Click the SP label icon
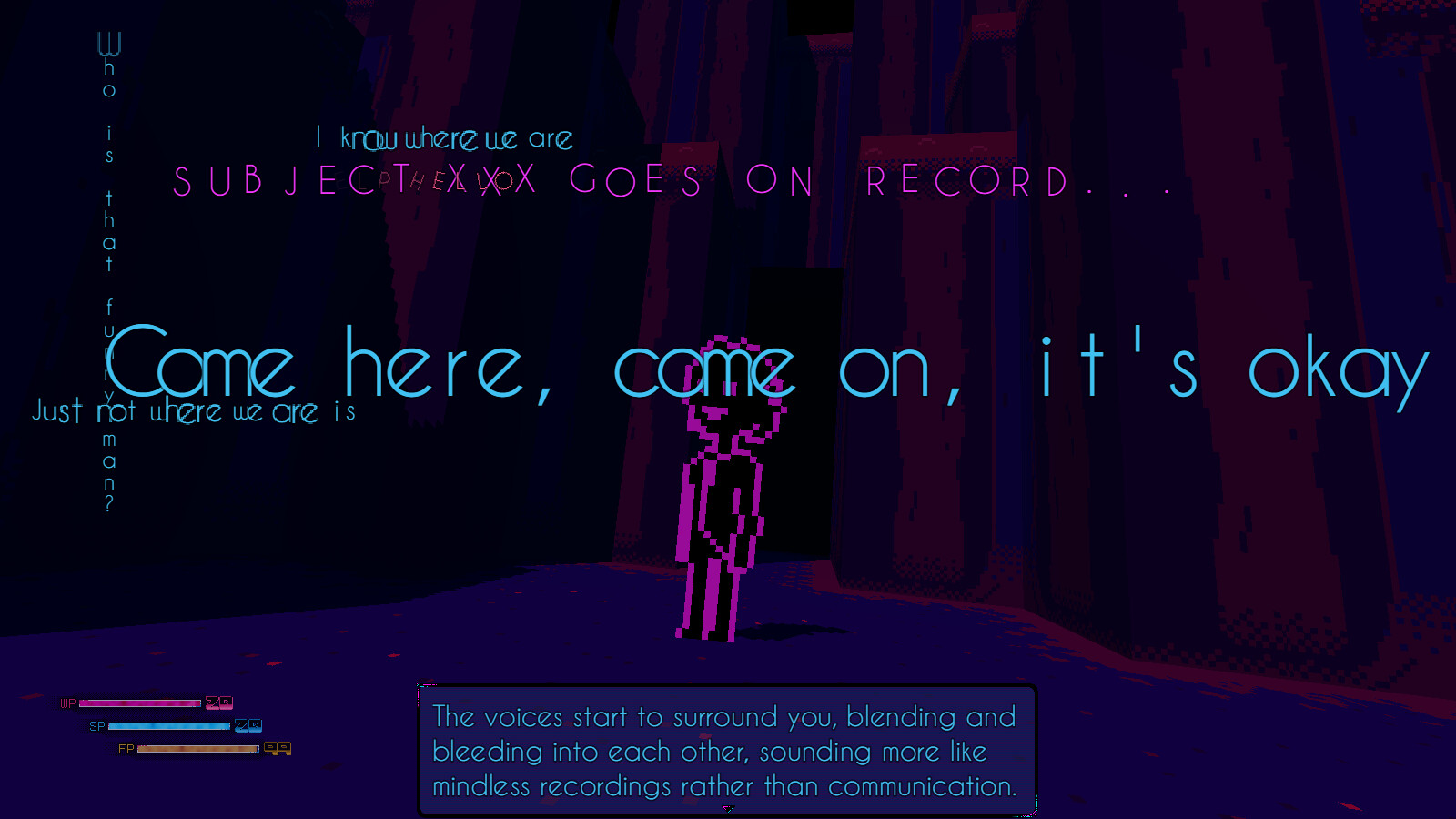 click(x=97, y=726)
